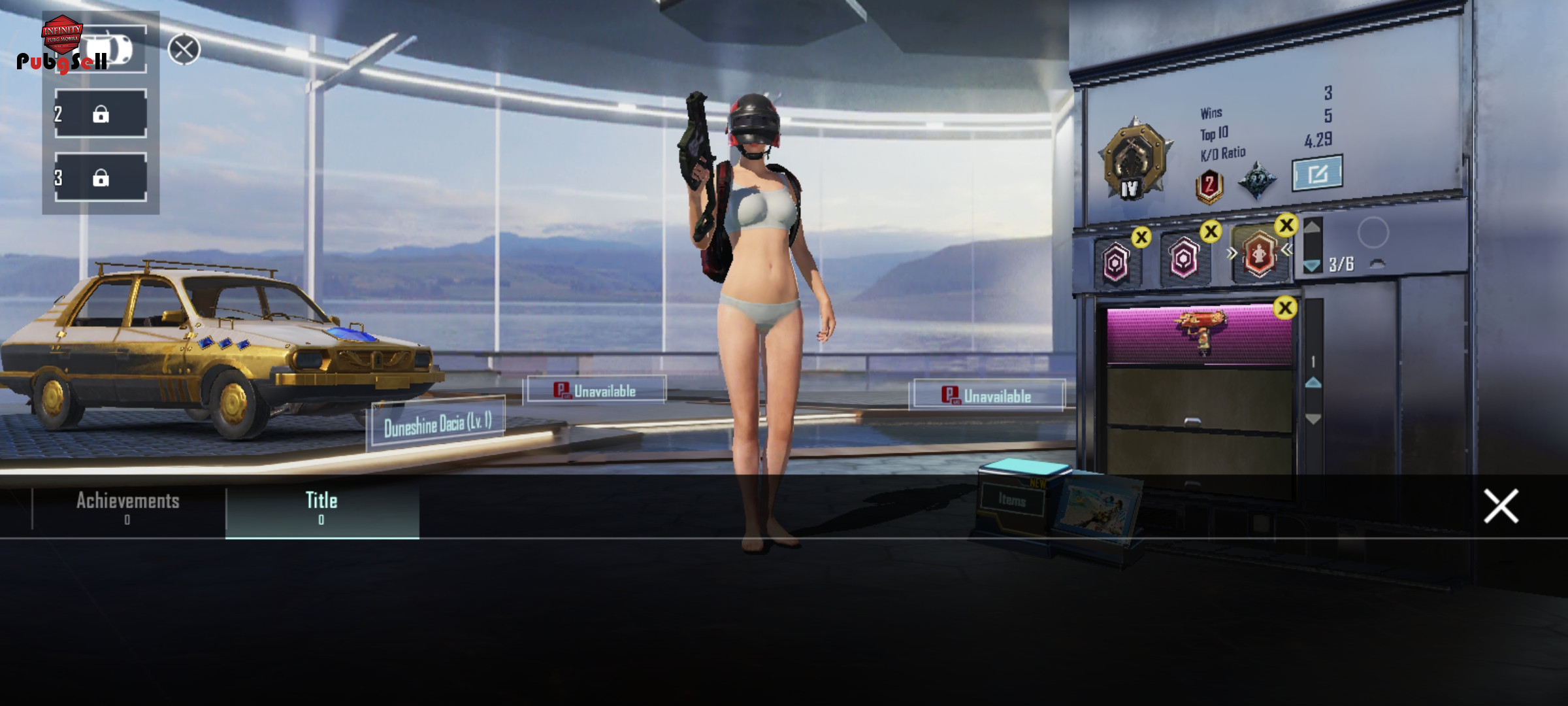The height and width of the screenshot is (706, 1568).
Task: Switch to the Achievements tab
Action: click(x=128, y=506)
